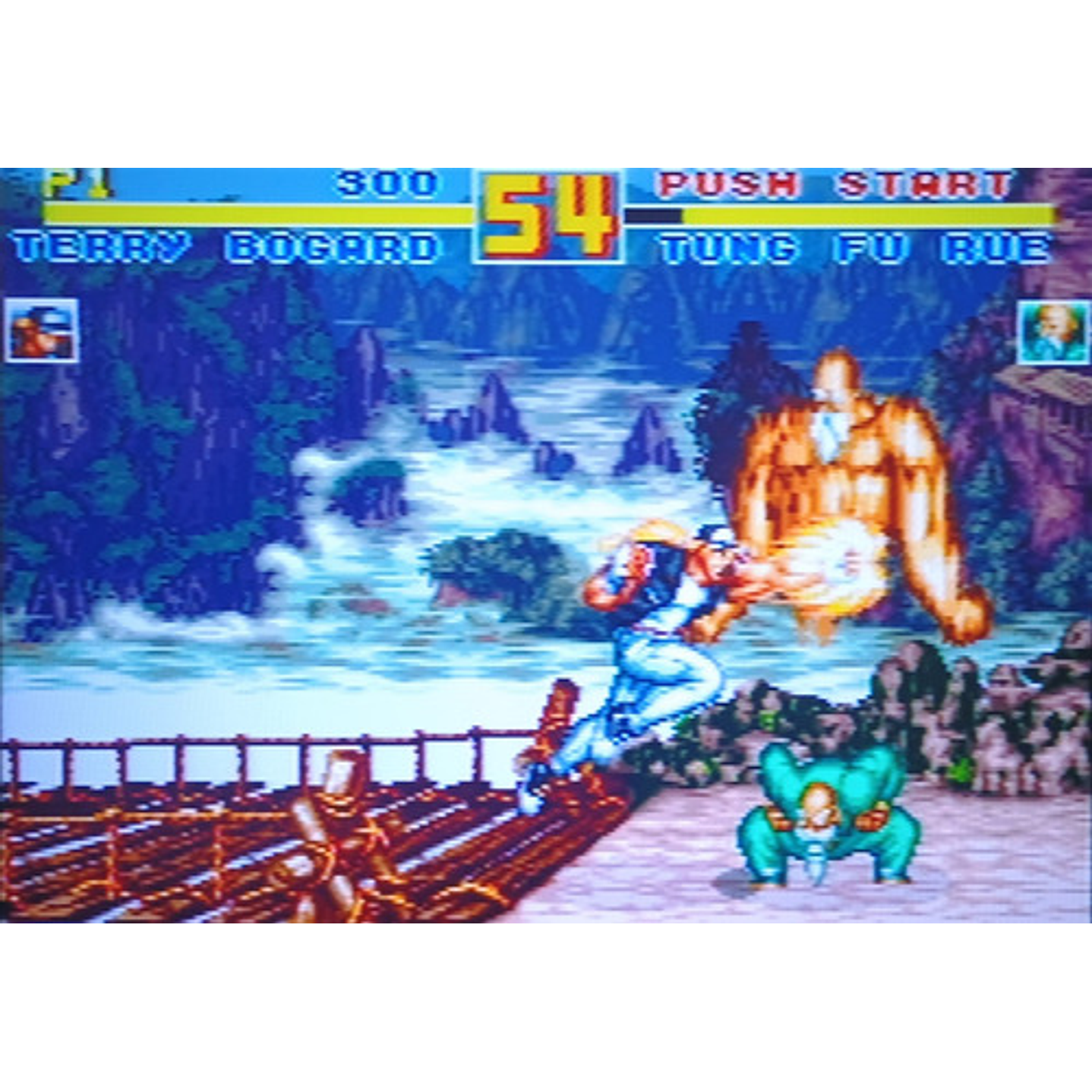
Task: Click Player 2's yellow health bar
Action: (x=866, y=214)
